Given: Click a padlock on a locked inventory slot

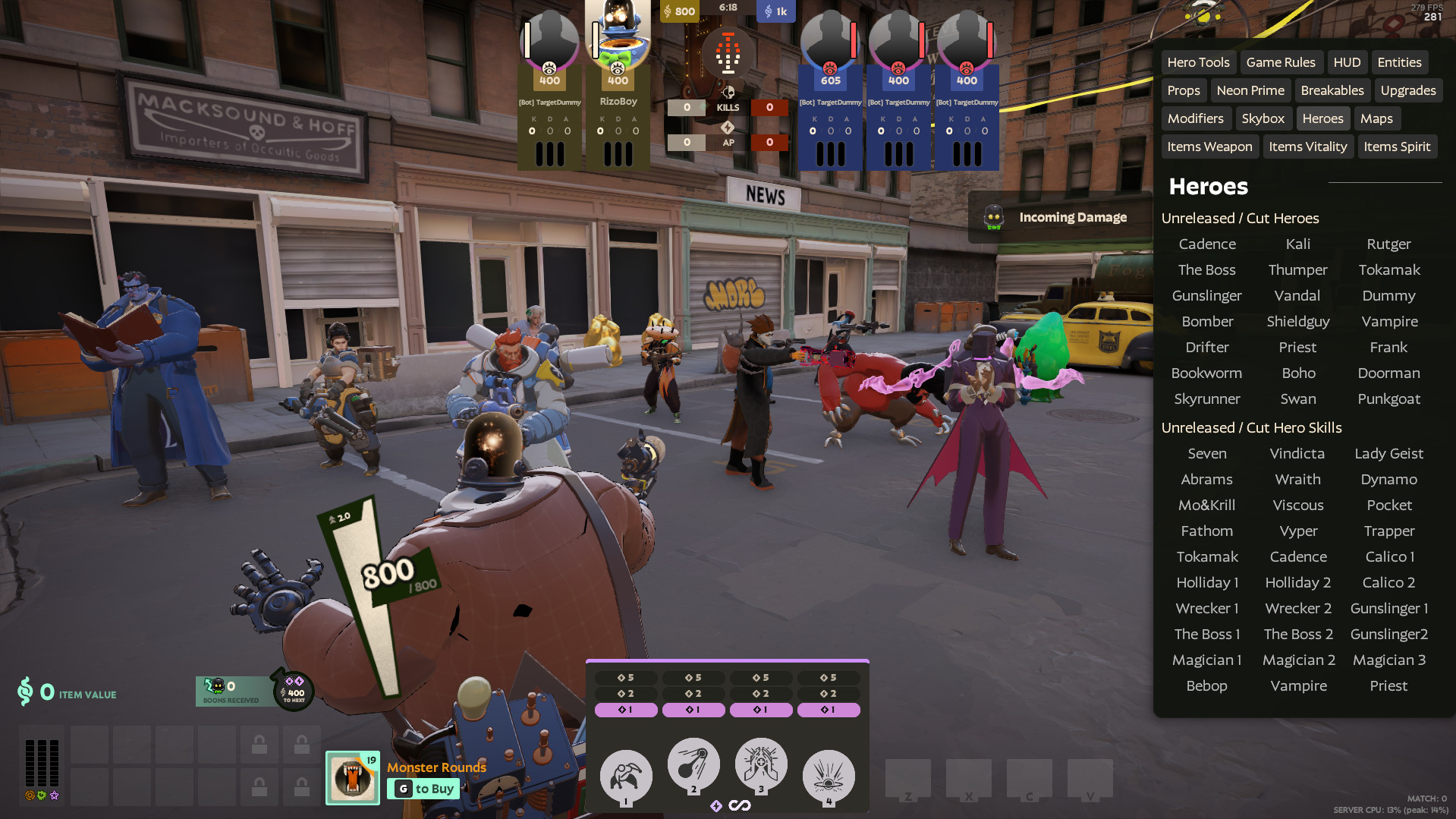Looking at the screenshot, I should pos(259,744).
